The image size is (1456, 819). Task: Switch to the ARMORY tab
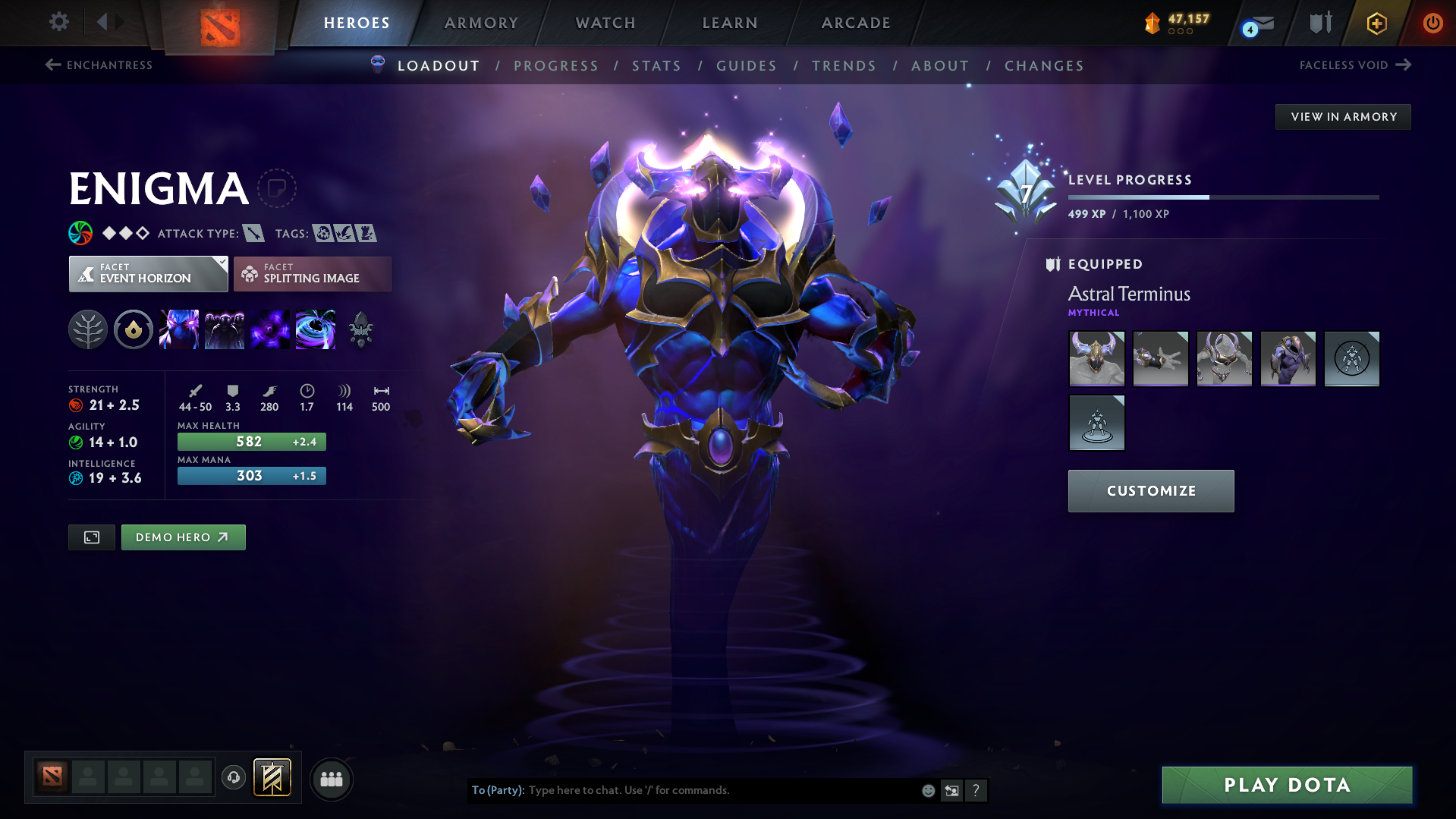481,23
